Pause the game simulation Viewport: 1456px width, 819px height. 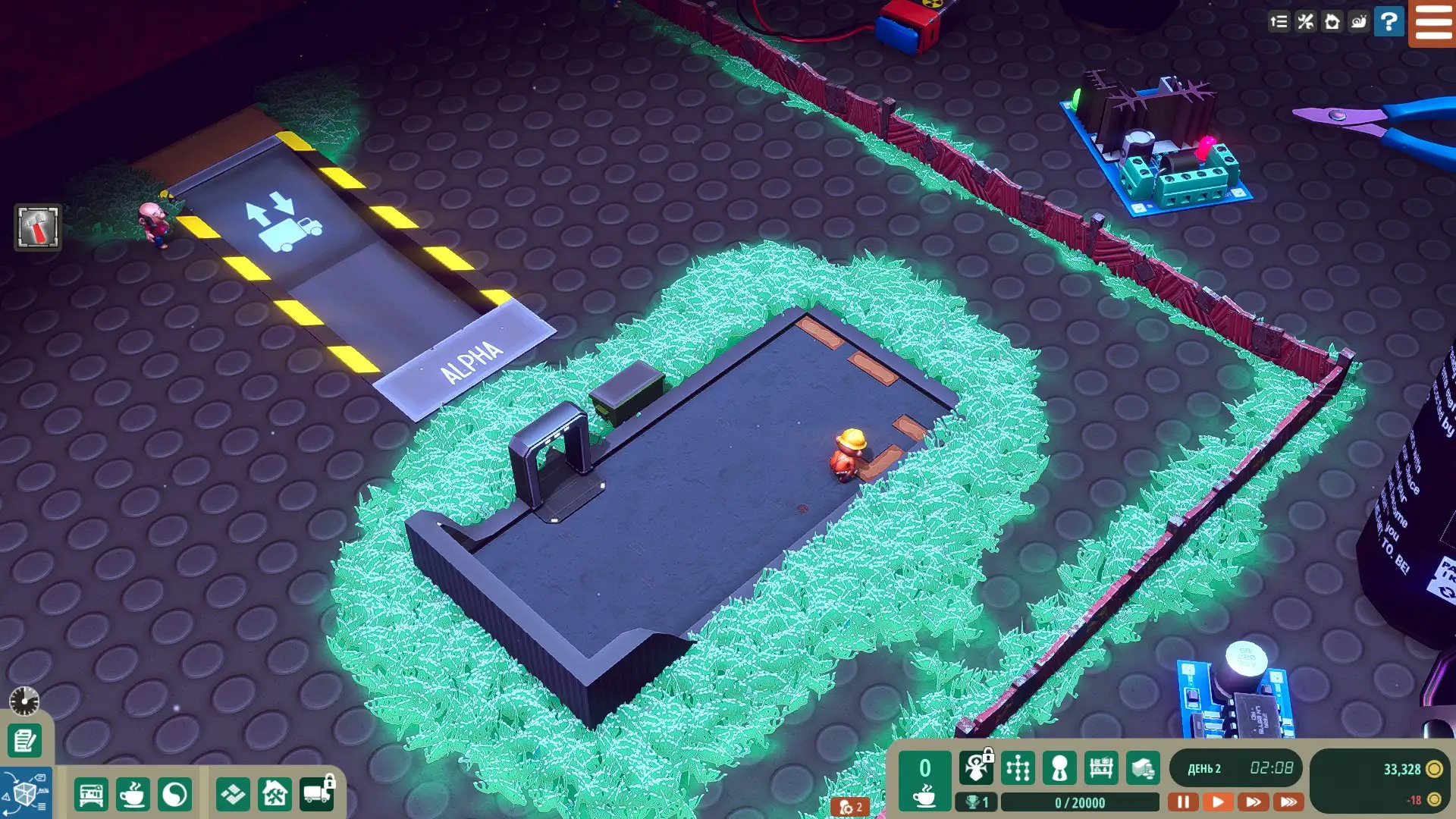(x=1182, y=802)
